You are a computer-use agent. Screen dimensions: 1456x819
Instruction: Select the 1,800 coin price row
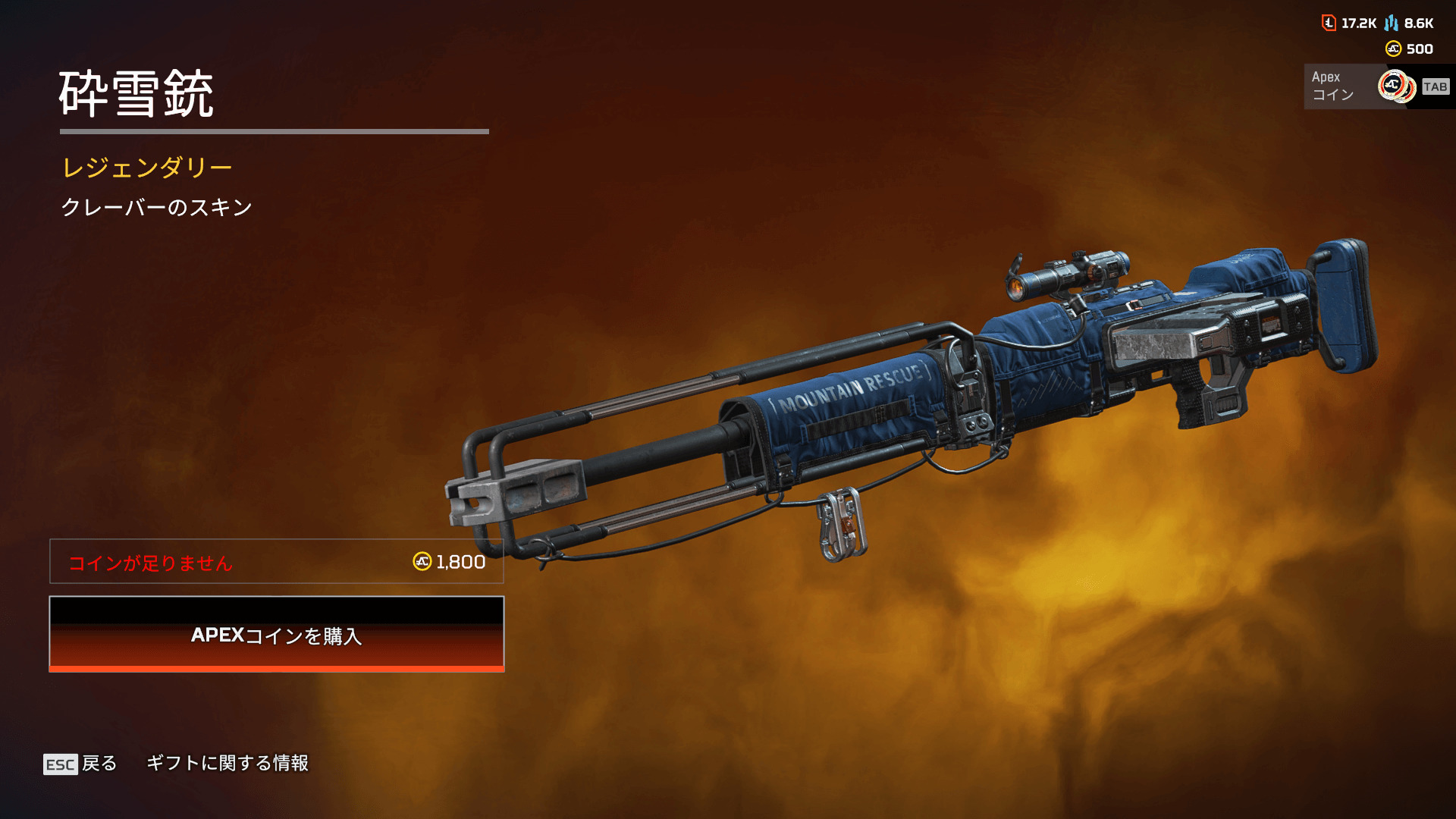click(277, 561)
